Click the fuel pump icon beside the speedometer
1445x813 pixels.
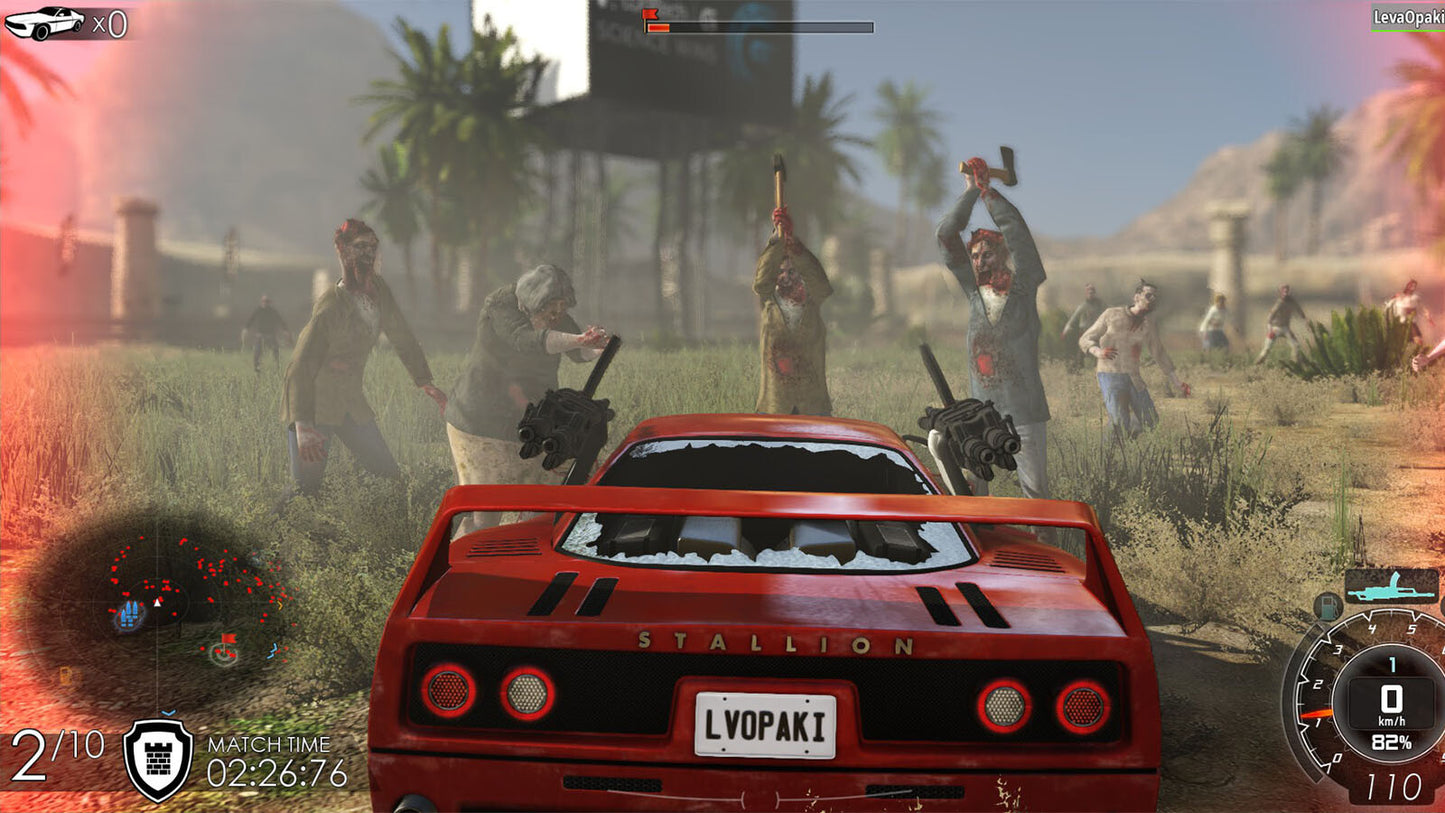click(x=1328, y=607)
